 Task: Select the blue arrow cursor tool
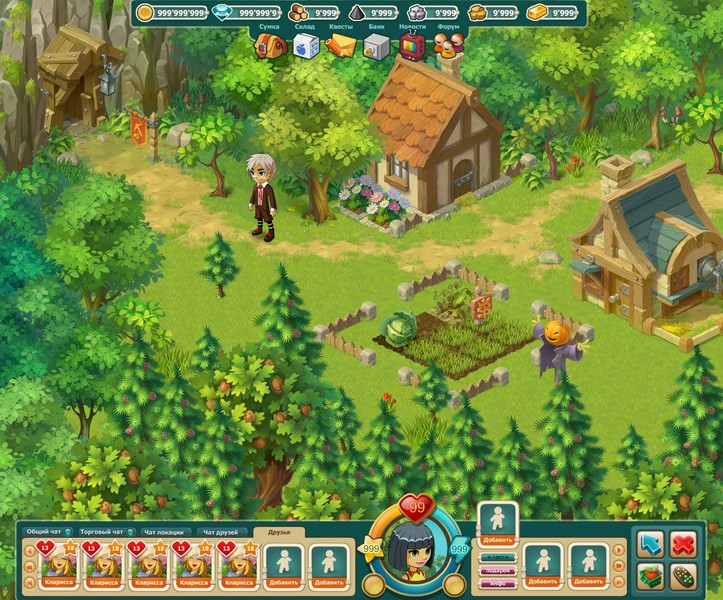(651, 544)
